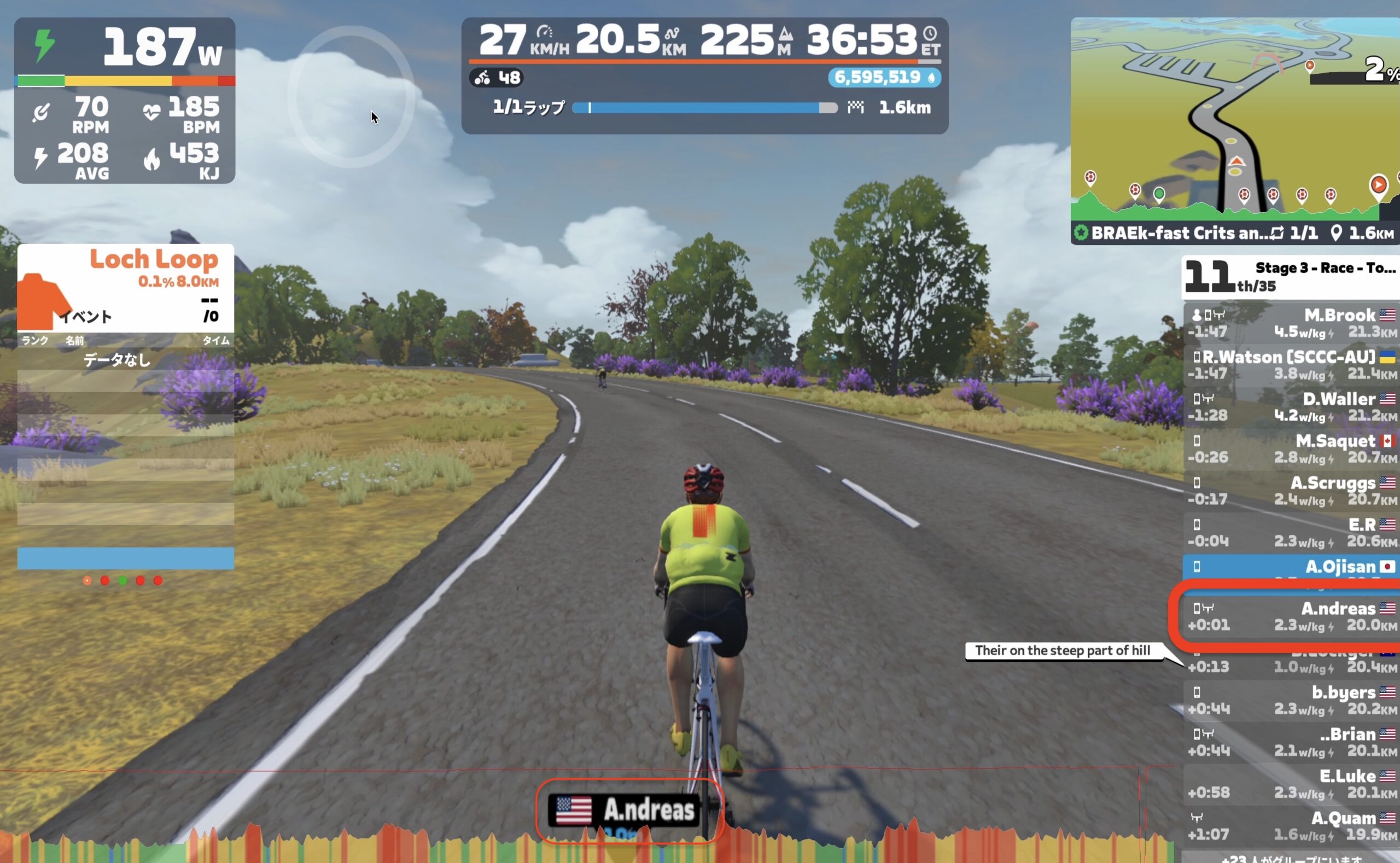Screen dimensions: 1400x863
Task: Choose R.Watson [SCCC-AU] rider row
Action: [1291, 365]
